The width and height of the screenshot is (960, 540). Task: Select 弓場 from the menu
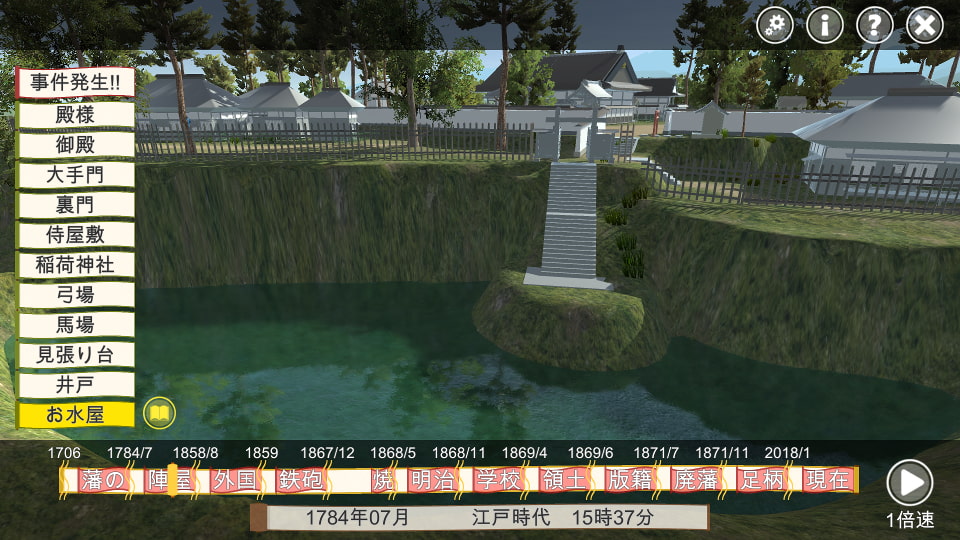75,294
